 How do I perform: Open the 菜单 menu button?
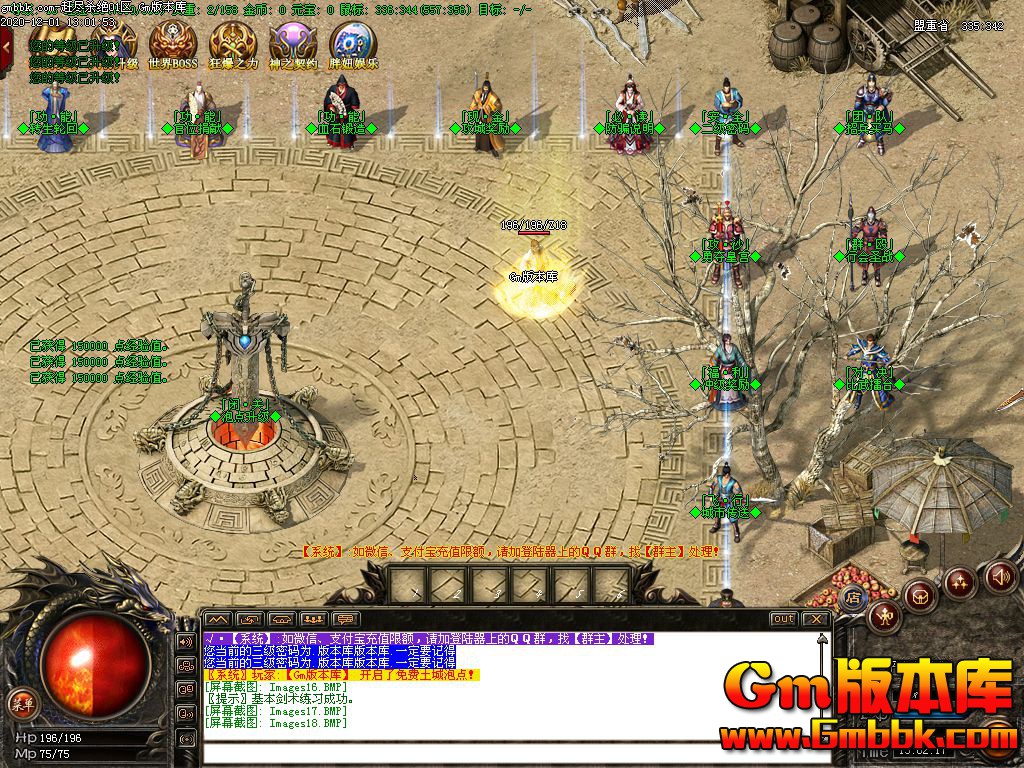coord(21,703)
